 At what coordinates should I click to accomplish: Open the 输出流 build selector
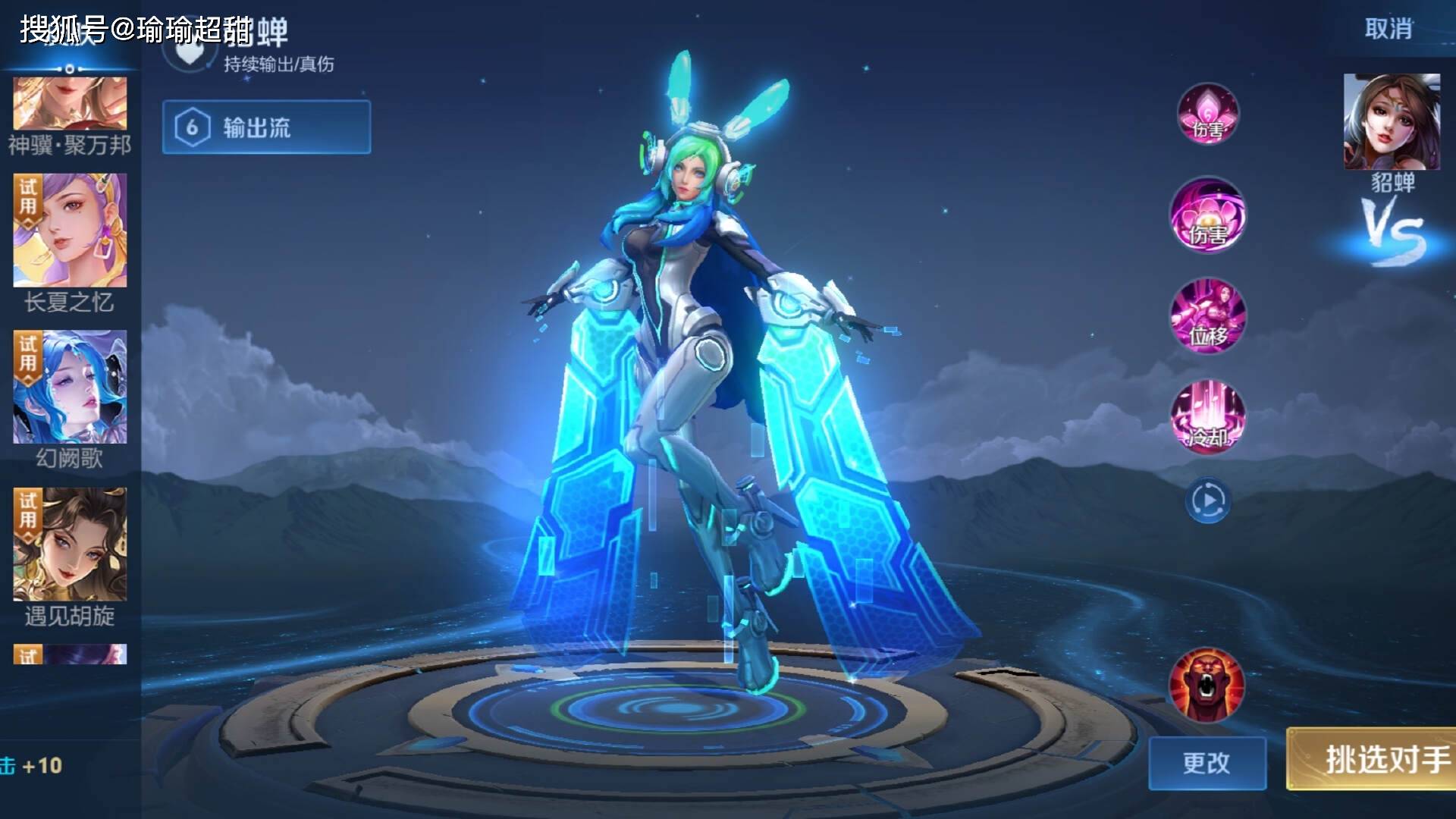[x=266, y=127]
